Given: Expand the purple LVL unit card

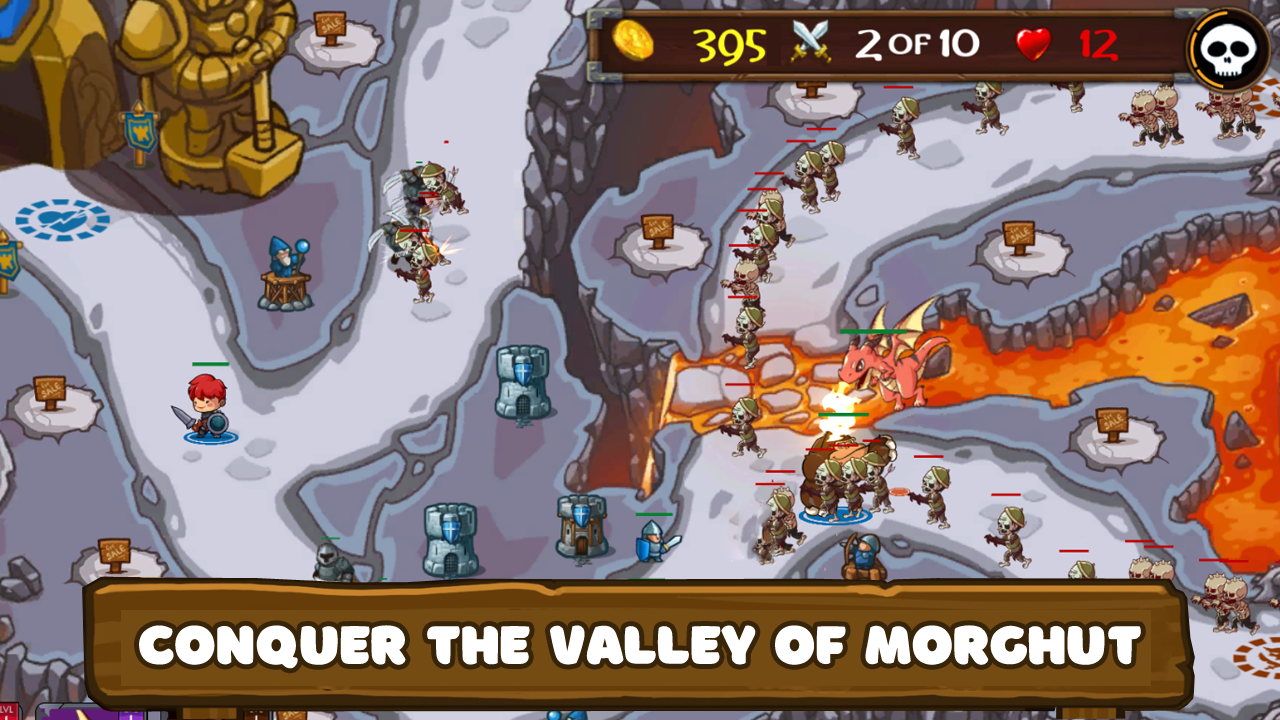Looking at the screenshot, I should [68, 714].
